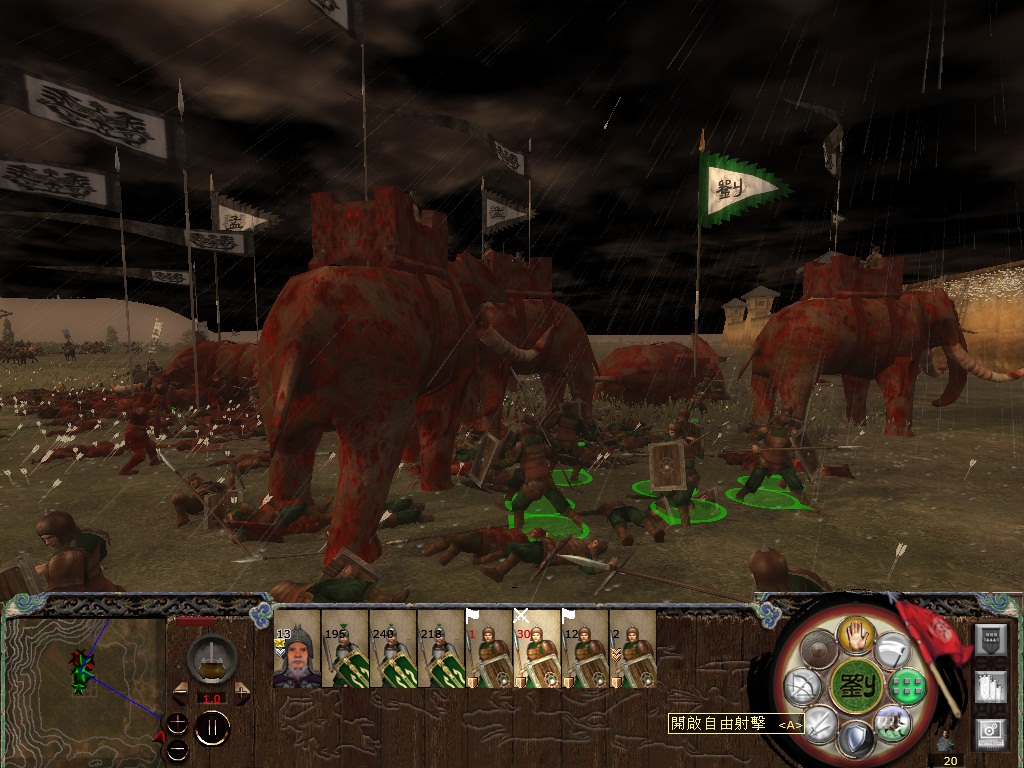
Task: Toggle fire at will bow button
Action: (803, 687)
